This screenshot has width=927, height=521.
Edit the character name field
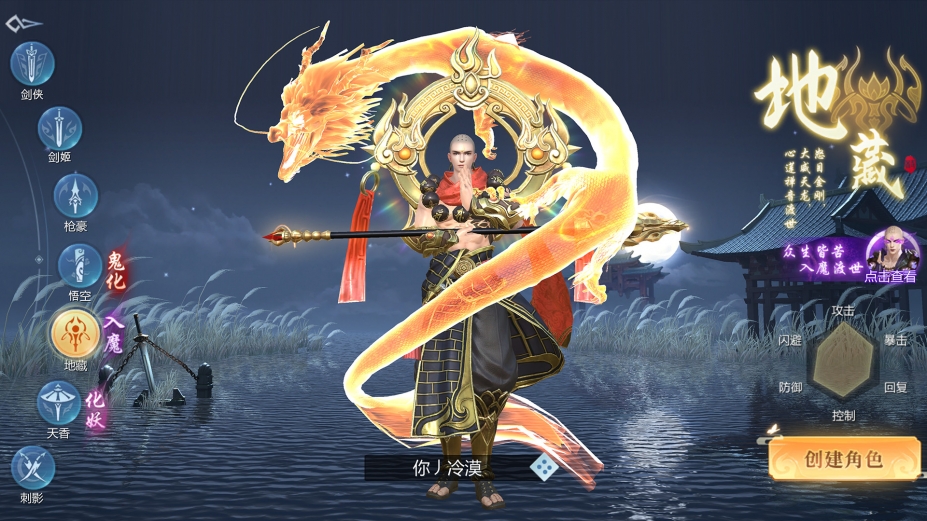447,467
